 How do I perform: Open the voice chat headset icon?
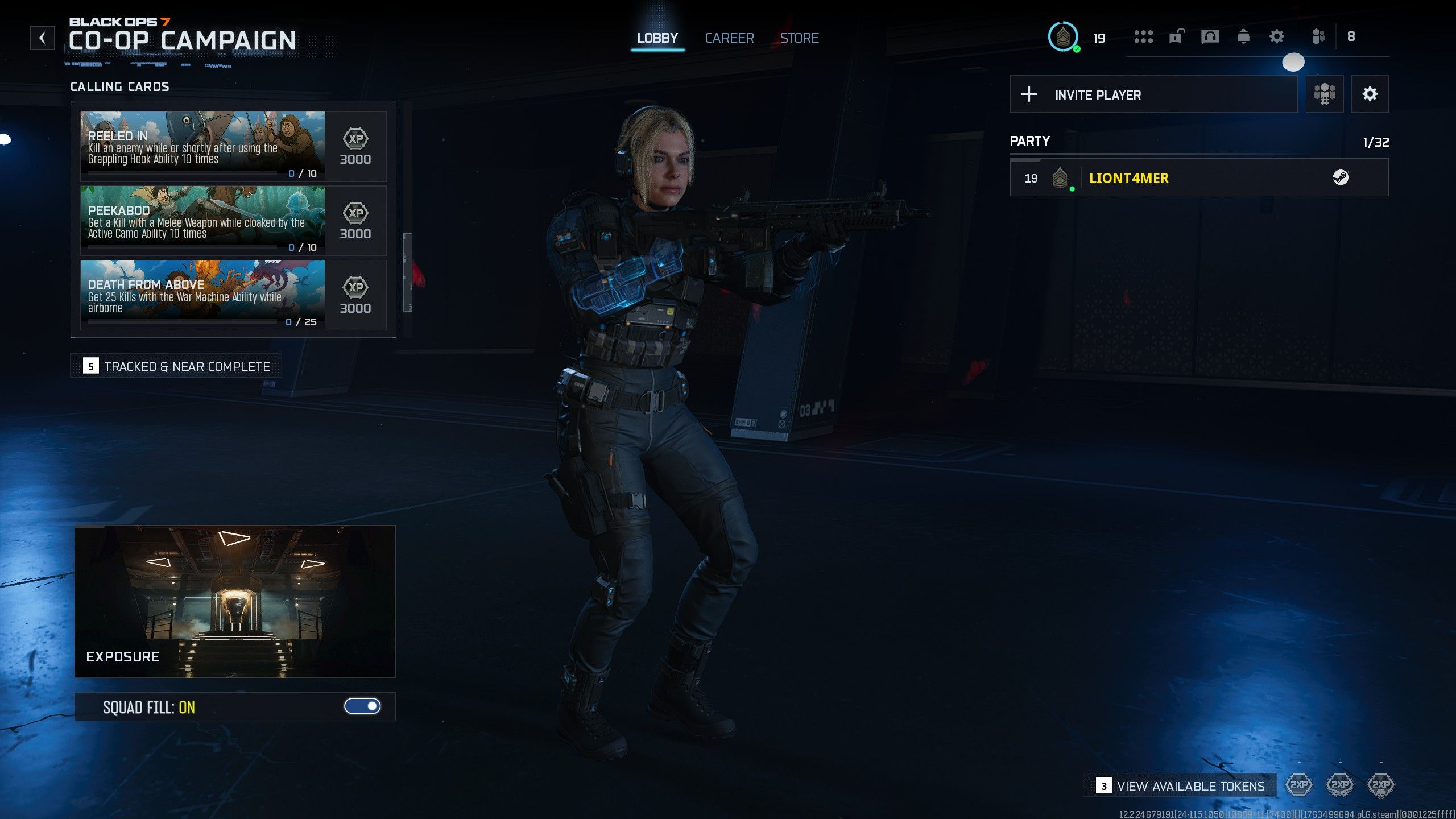tap(1210, 37)
